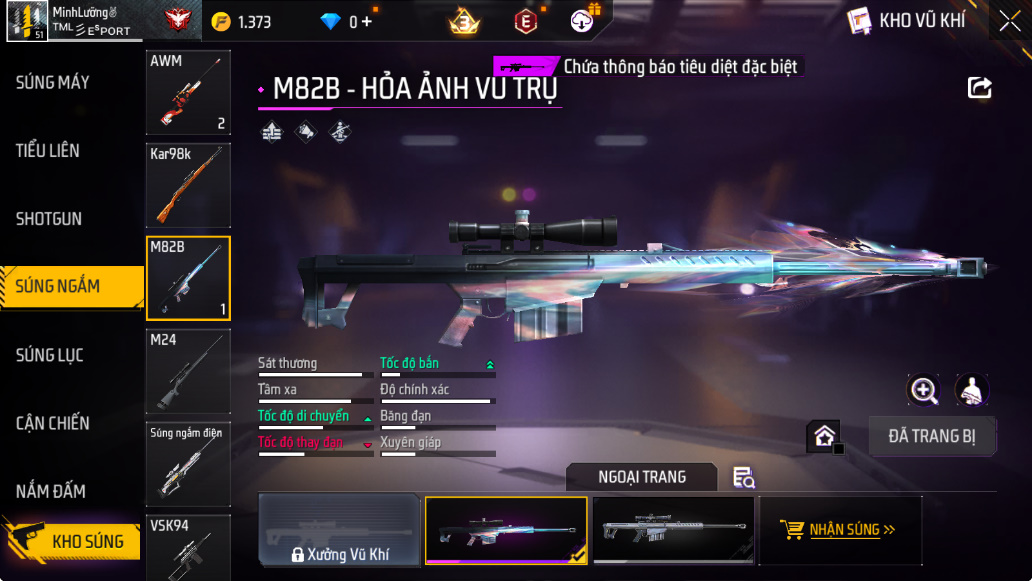The width and height of the screenshot is (1032, 581).
Task: Select the AWM sniper rifle
Action: 188,92
